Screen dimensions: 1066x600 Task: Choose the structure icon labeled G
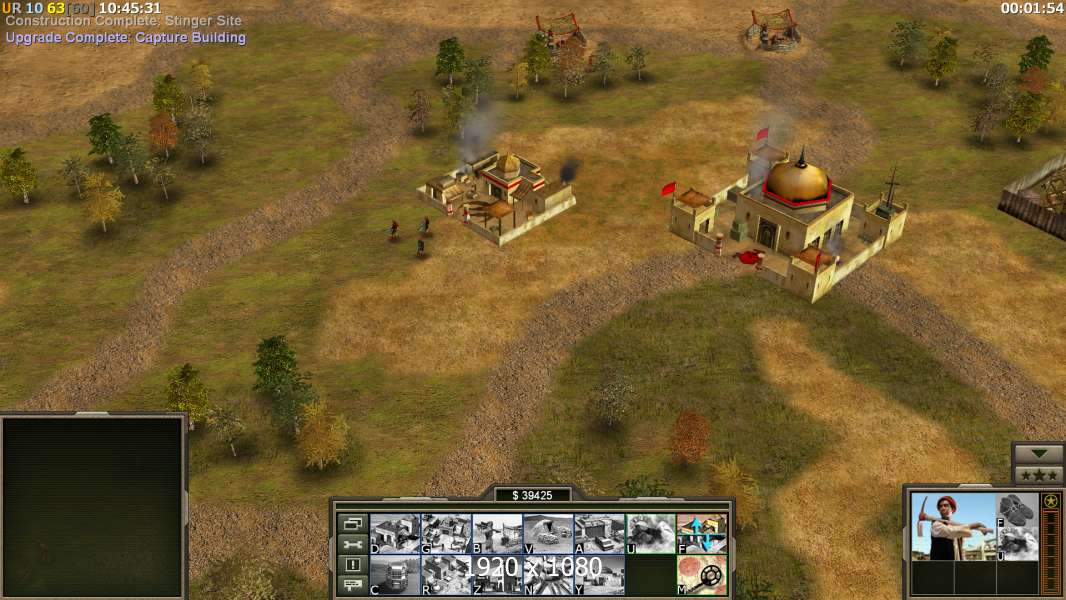[446, 534]
